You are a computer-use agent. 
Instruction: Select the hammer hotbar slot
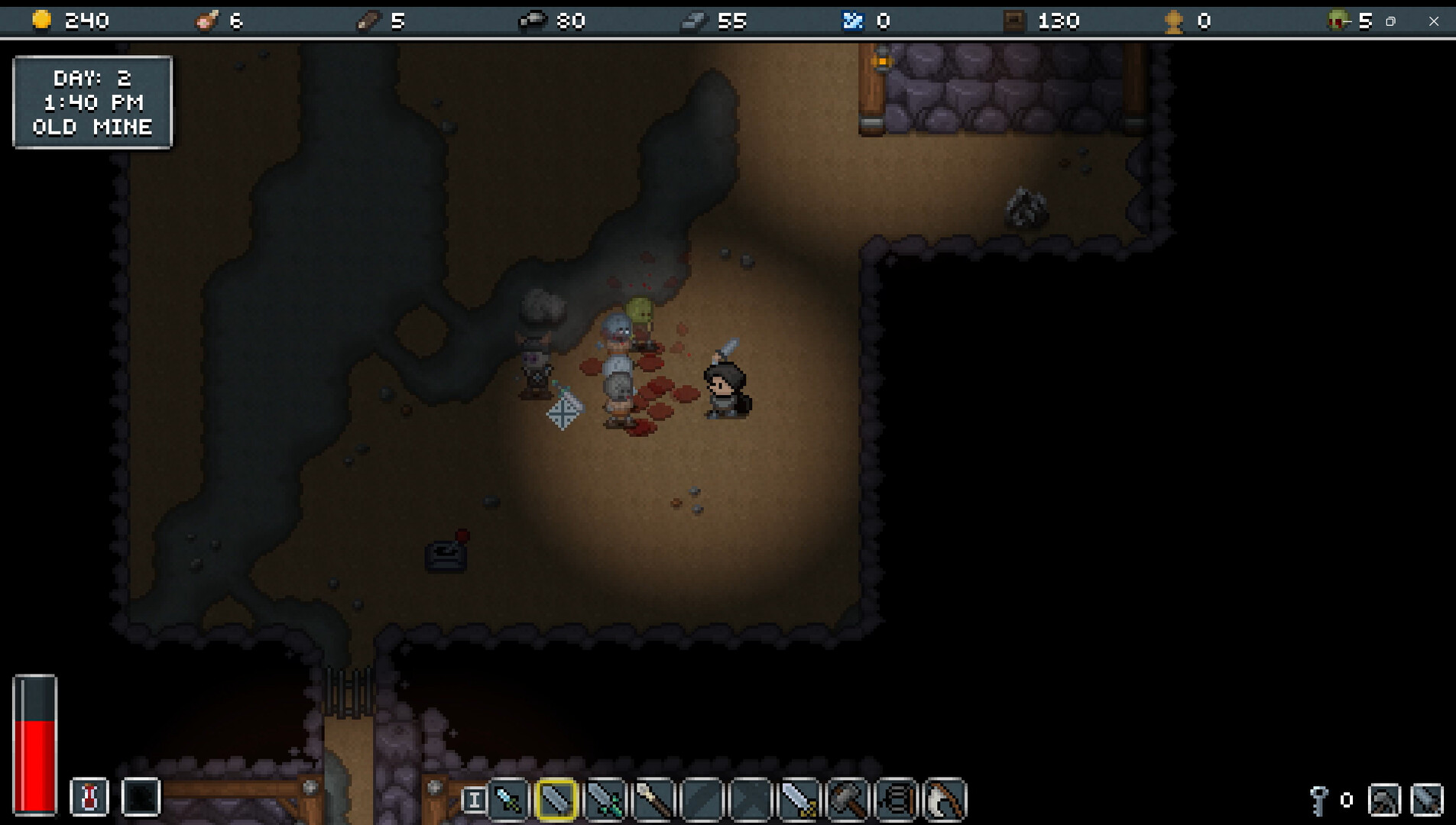coord(848,799)
